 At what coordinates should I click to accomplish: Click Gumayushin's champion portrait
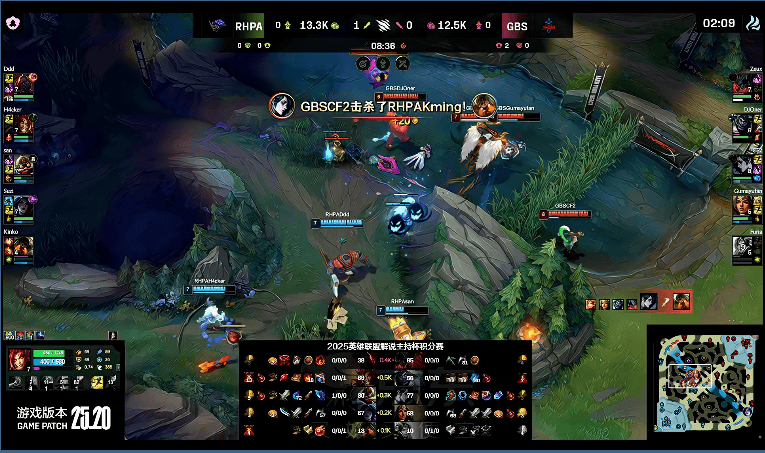pos(741,204)
